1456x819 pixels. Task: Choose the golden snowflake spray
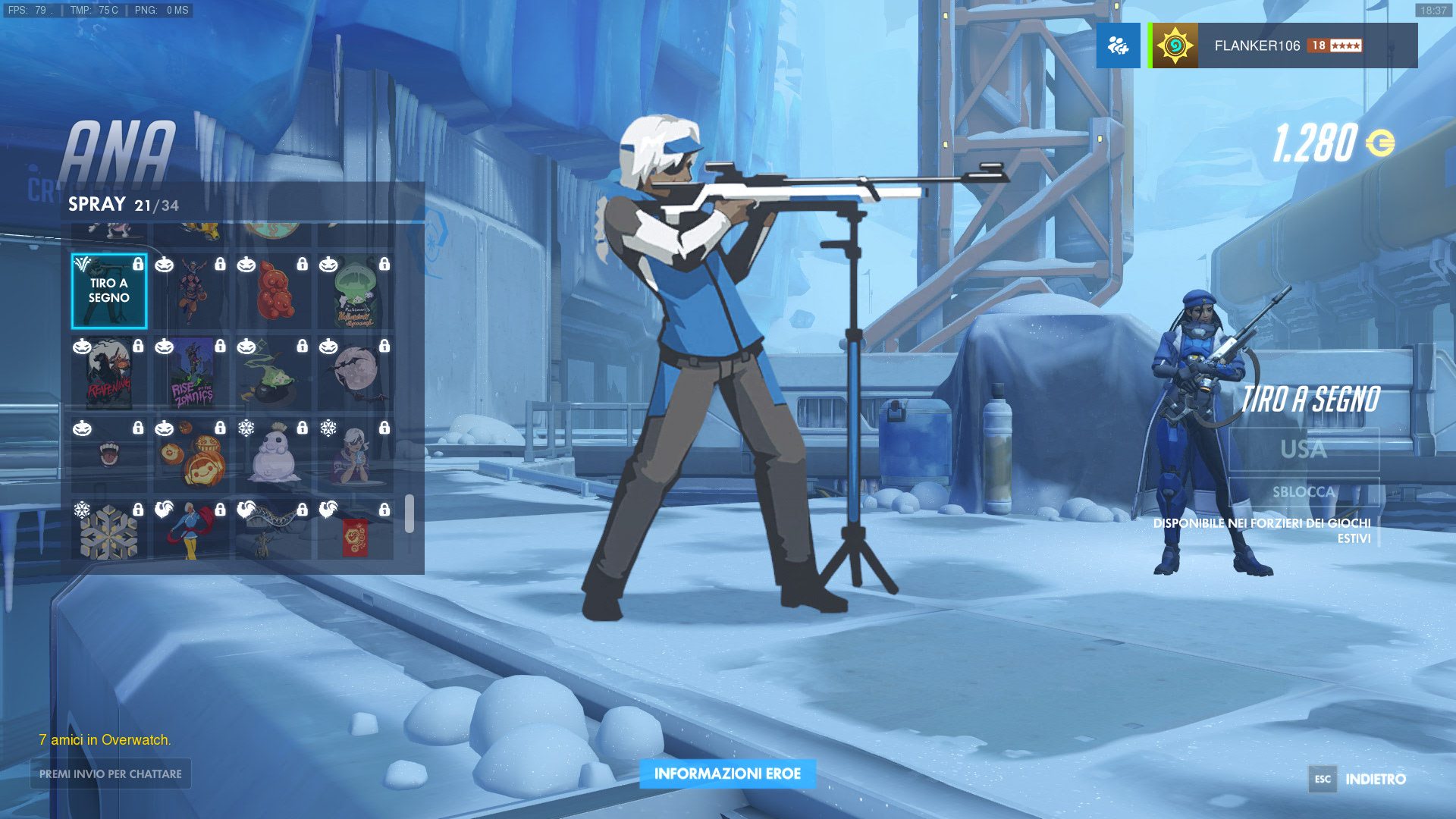click(109, 530)
